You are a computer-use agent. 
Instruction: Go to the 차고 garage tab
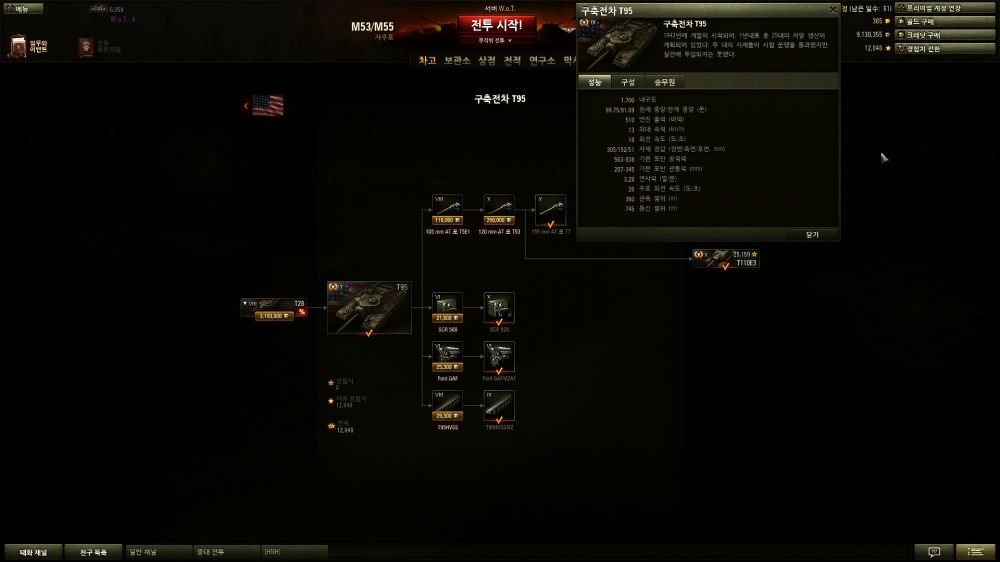pyautogui.click(x=427, y=60)
